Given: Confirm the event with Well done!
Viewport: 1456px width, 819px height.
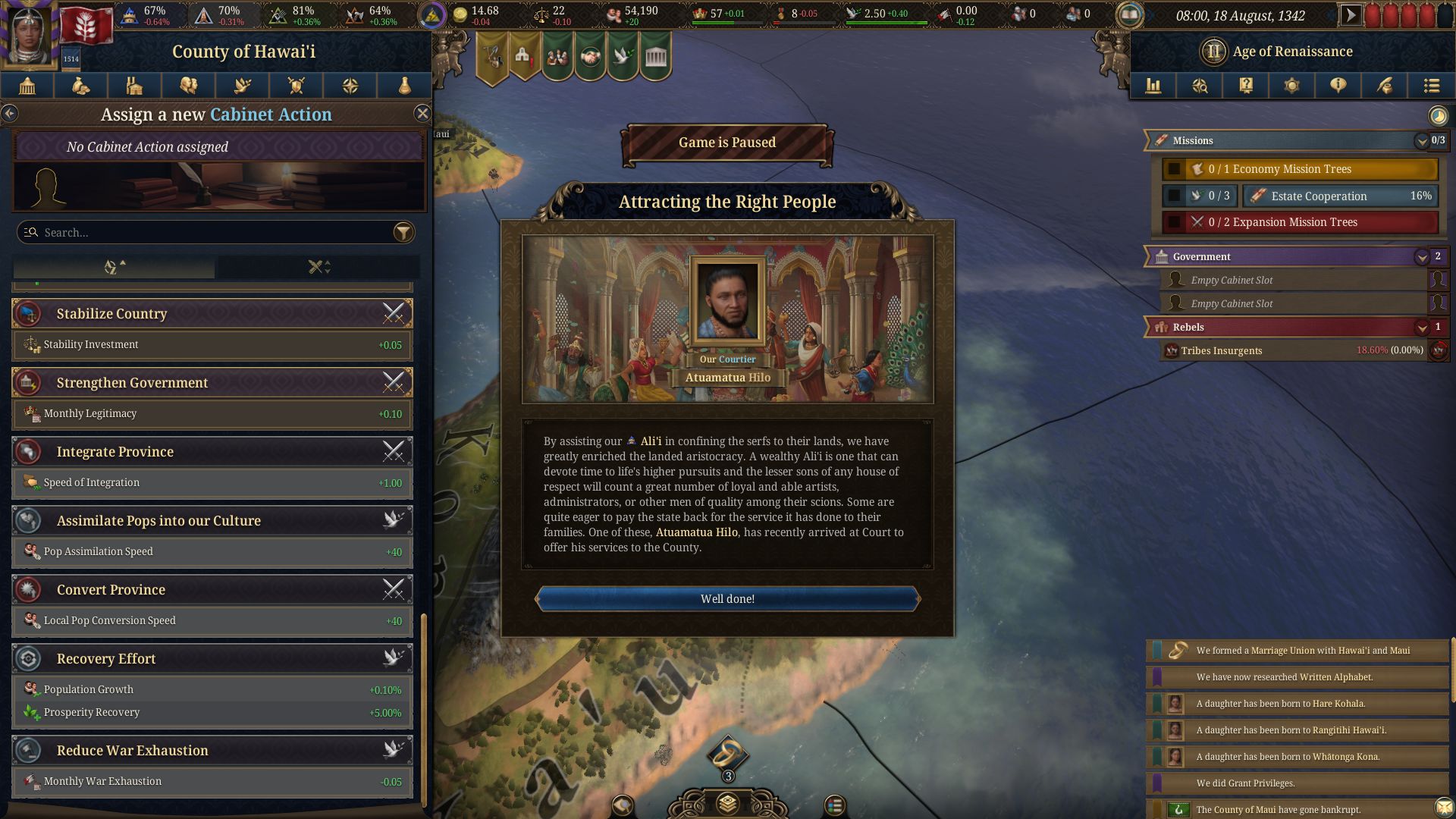Looking at the screenshot, I should point(727,599).
